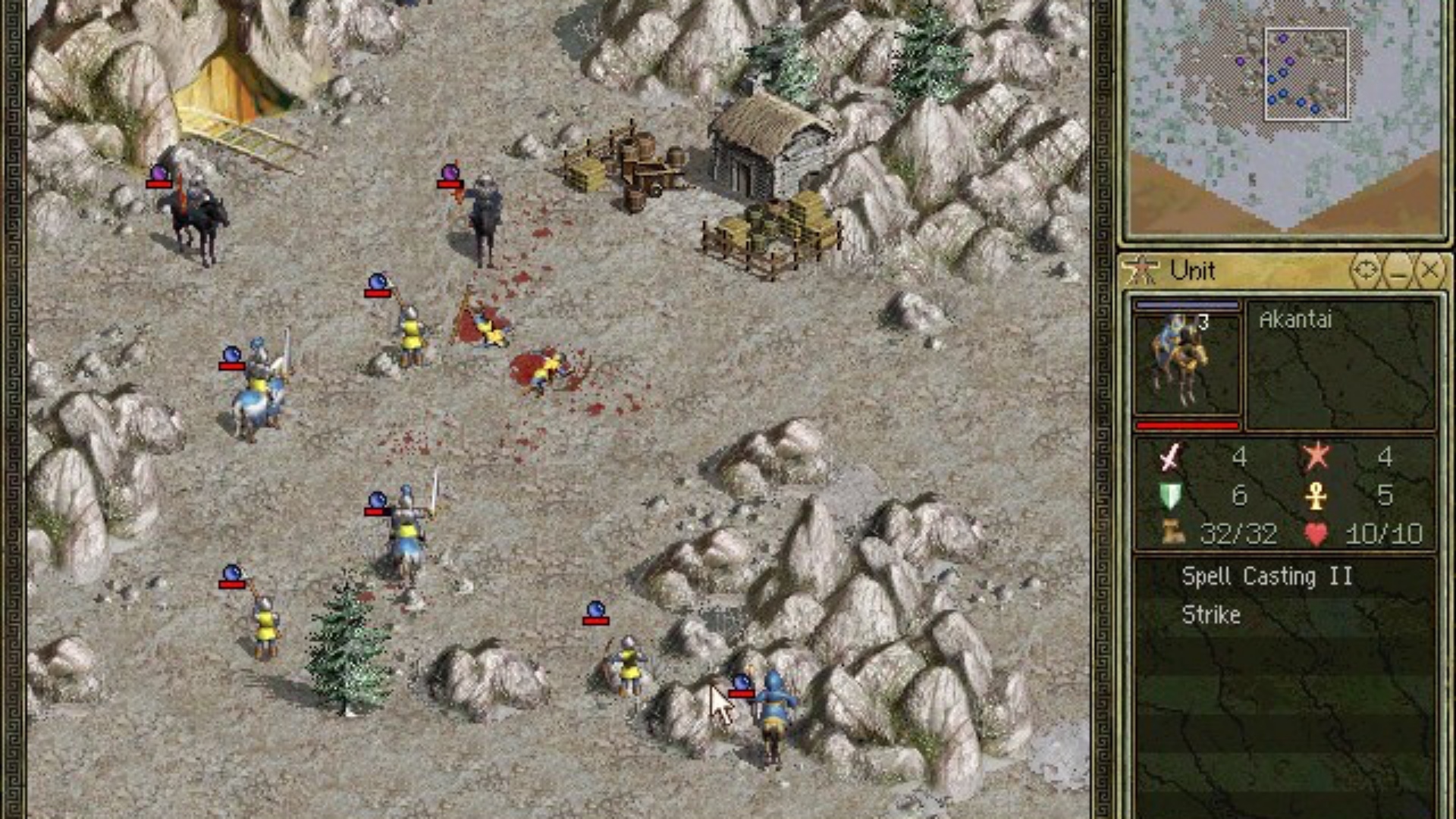Center view on unit with crosshair button
1456x819 pixels.
point(1366,271)
